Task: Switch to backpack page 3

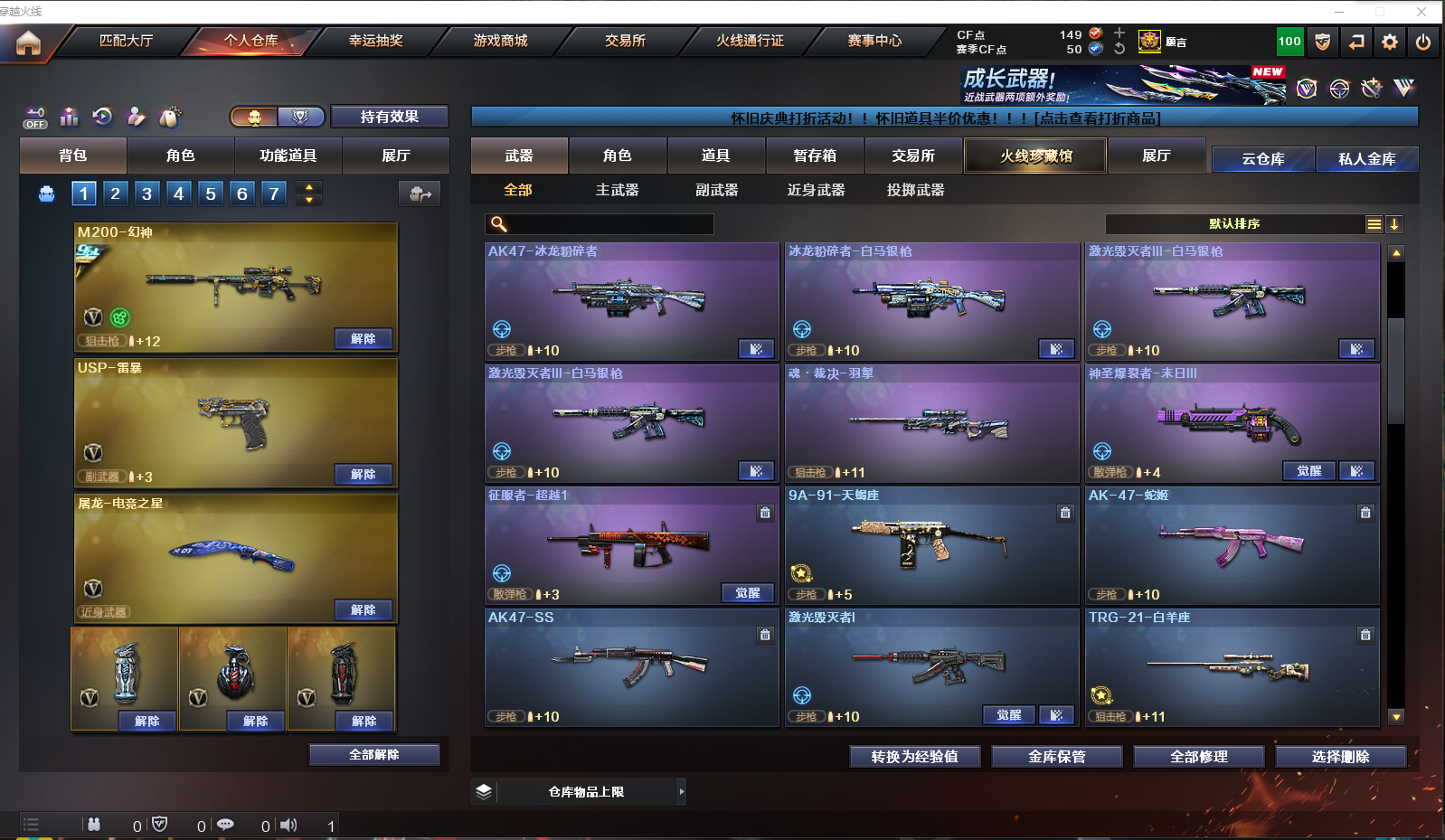Action: click(146, 193)
